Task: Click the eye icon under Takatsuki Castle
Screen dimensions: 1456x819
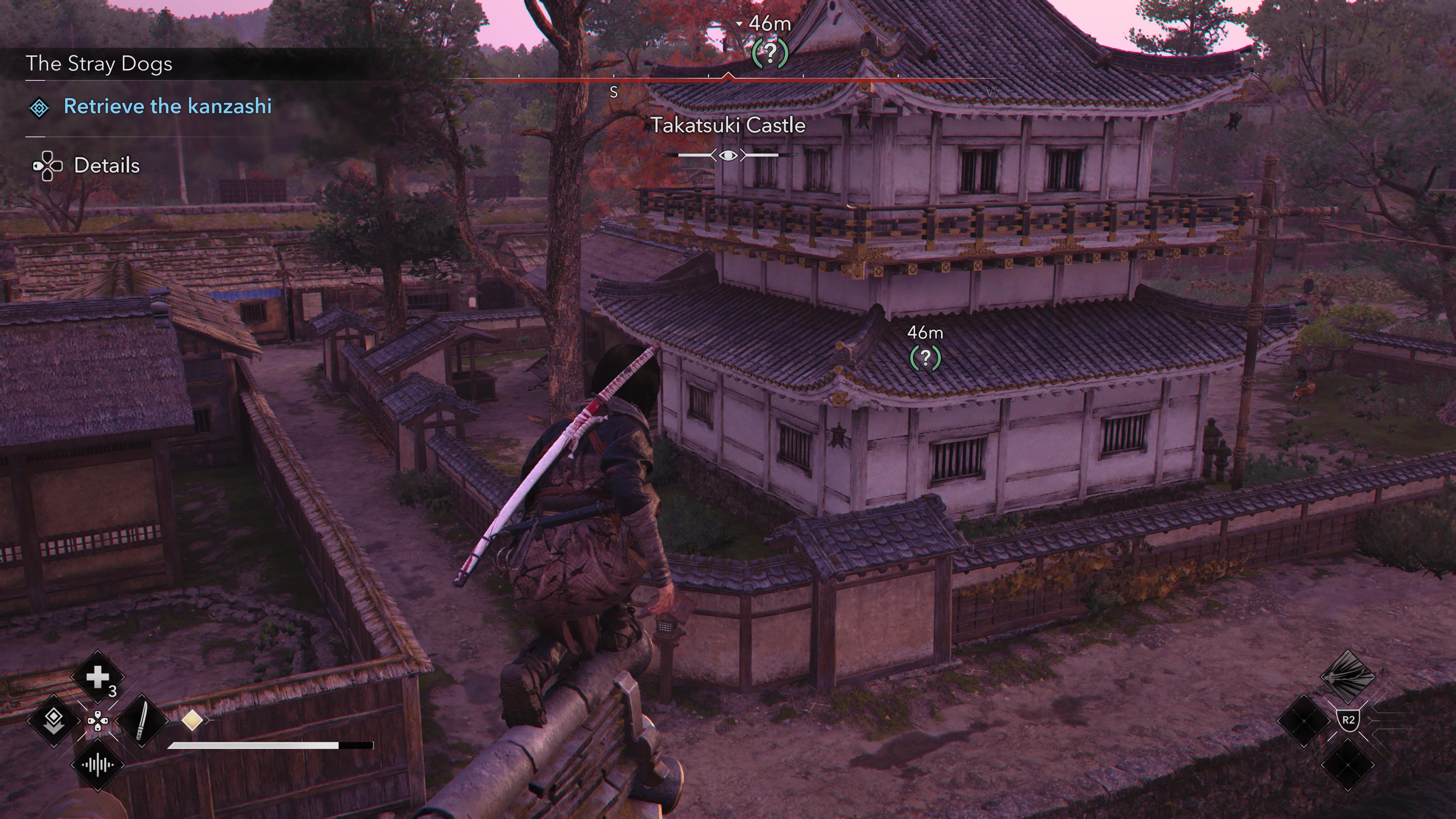Action: (728, 155)
